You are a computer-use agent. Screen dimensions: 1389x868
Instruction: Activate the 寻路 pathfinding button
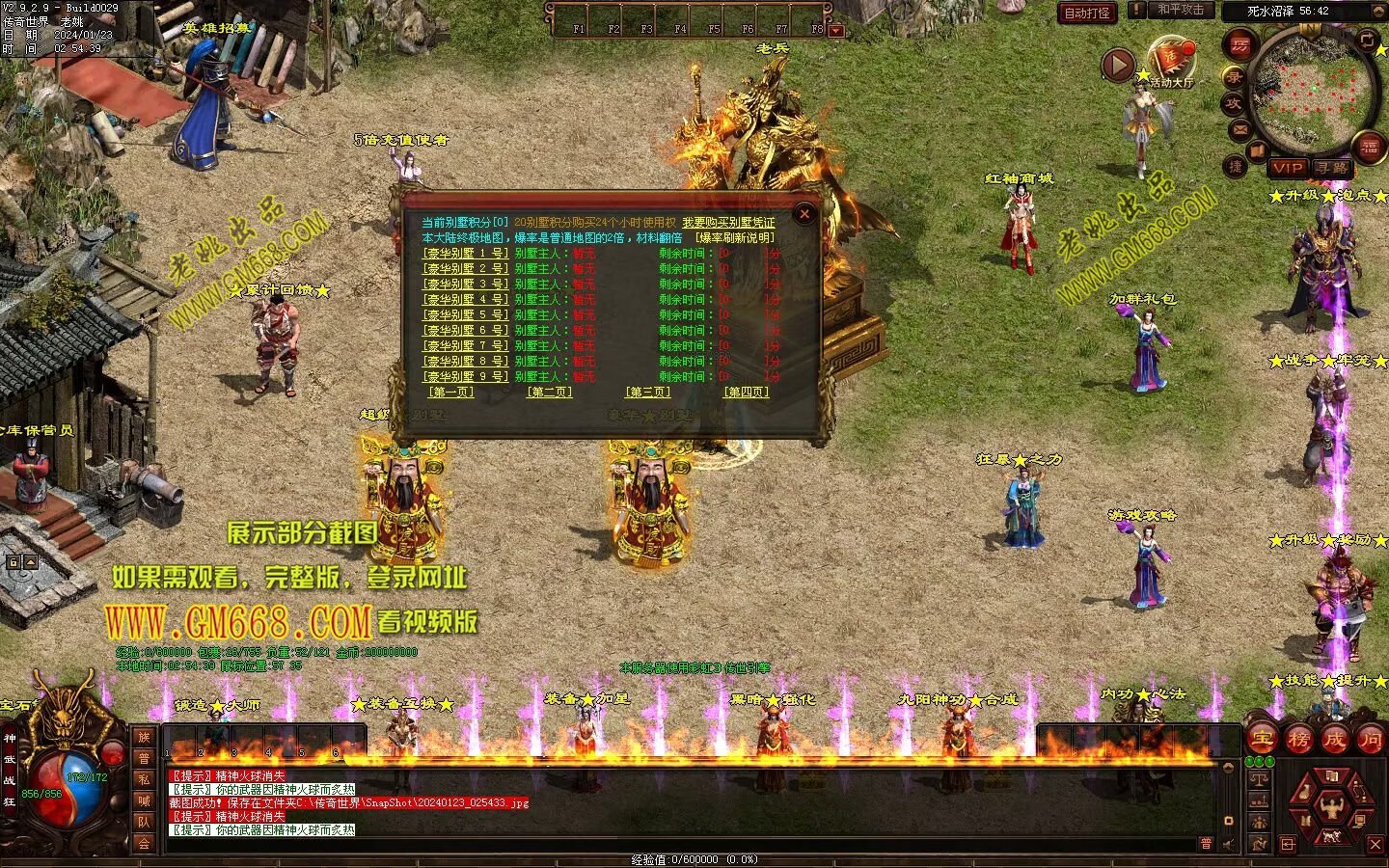[1332, 168]
